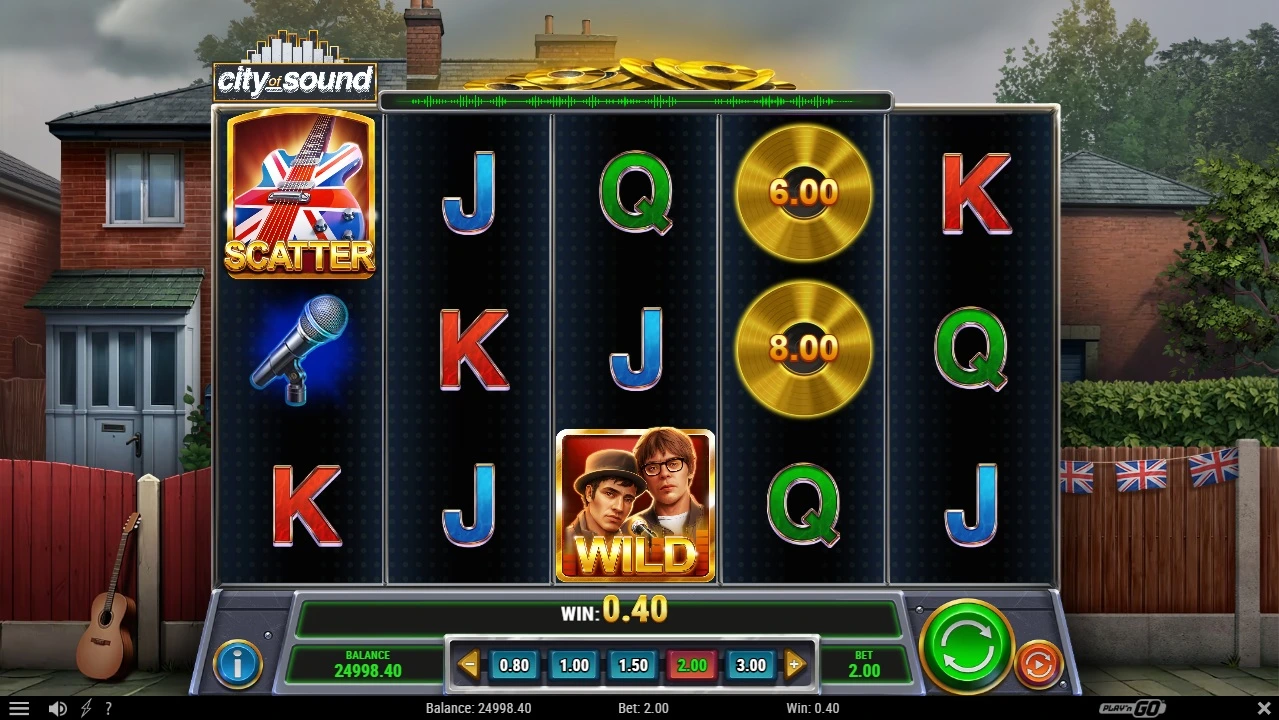Select the highlighted 2.00 bet
This screenshot has height=720, width=1279.
click(x=692, y=665)
